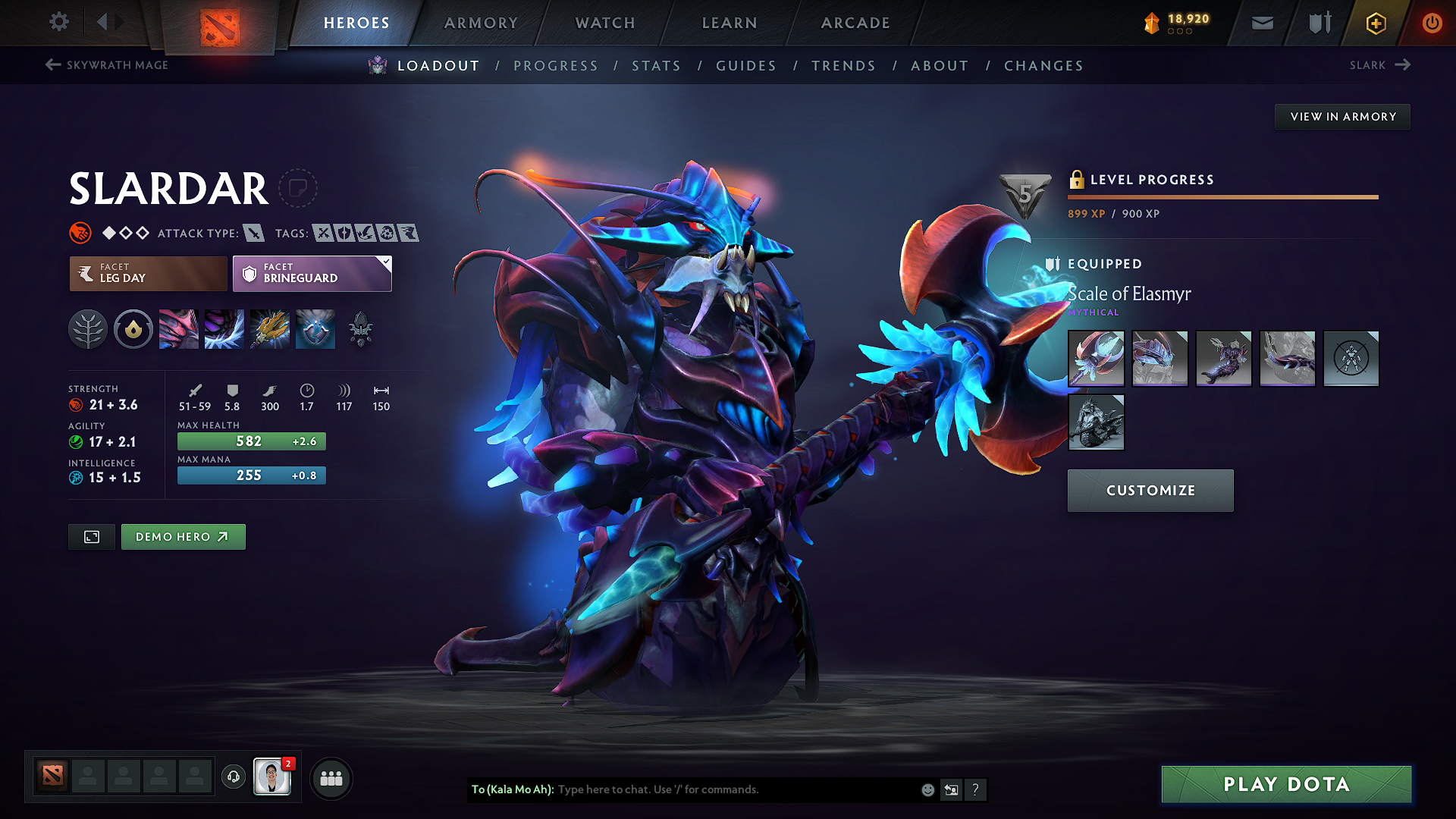
Task: Click the CUSTOMIZE button
Action: pyautogui.click(x=1150, y=490)
